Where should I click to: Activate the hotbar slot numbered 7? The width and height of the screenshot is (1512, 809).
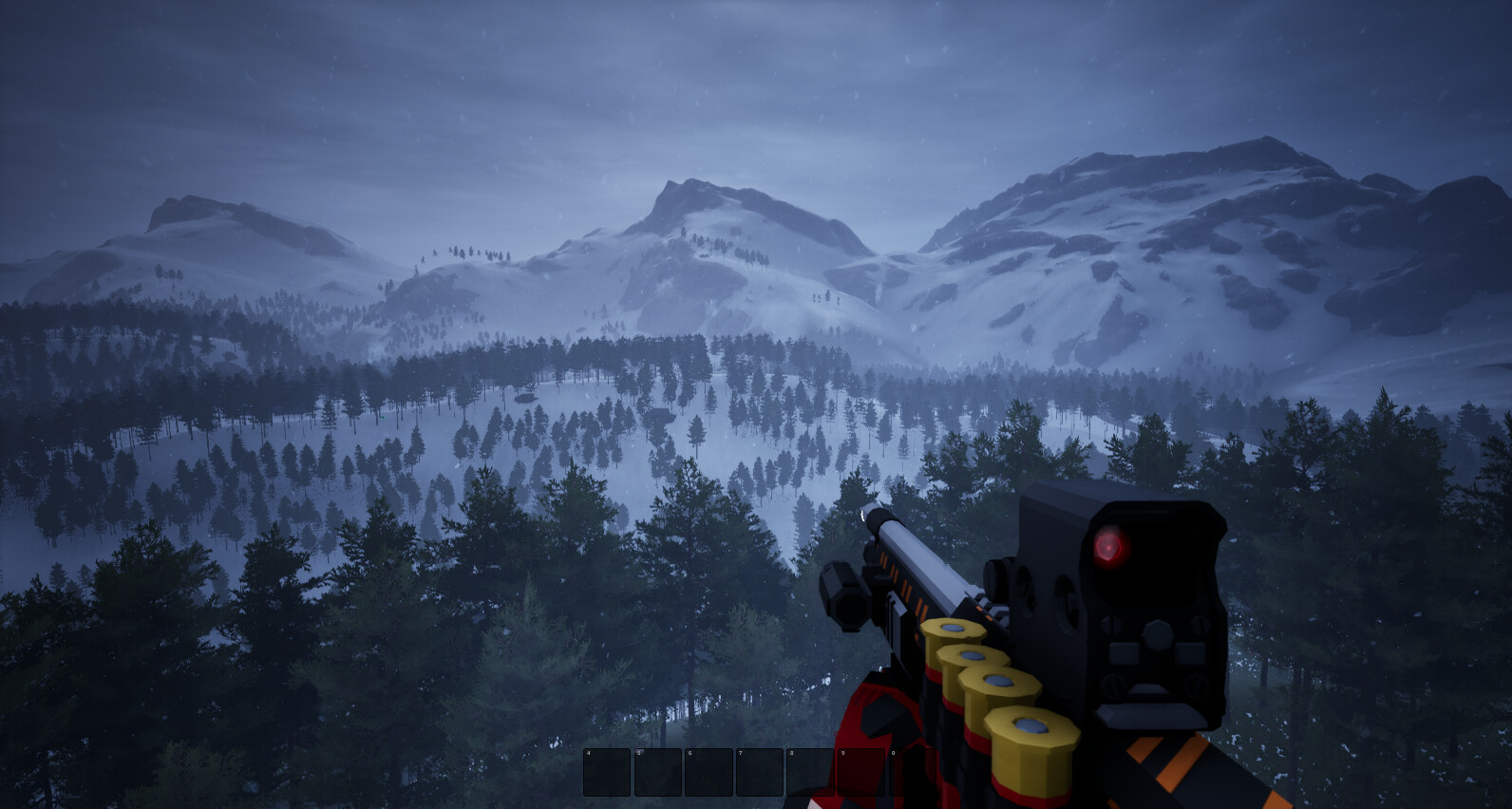point(759,772)
